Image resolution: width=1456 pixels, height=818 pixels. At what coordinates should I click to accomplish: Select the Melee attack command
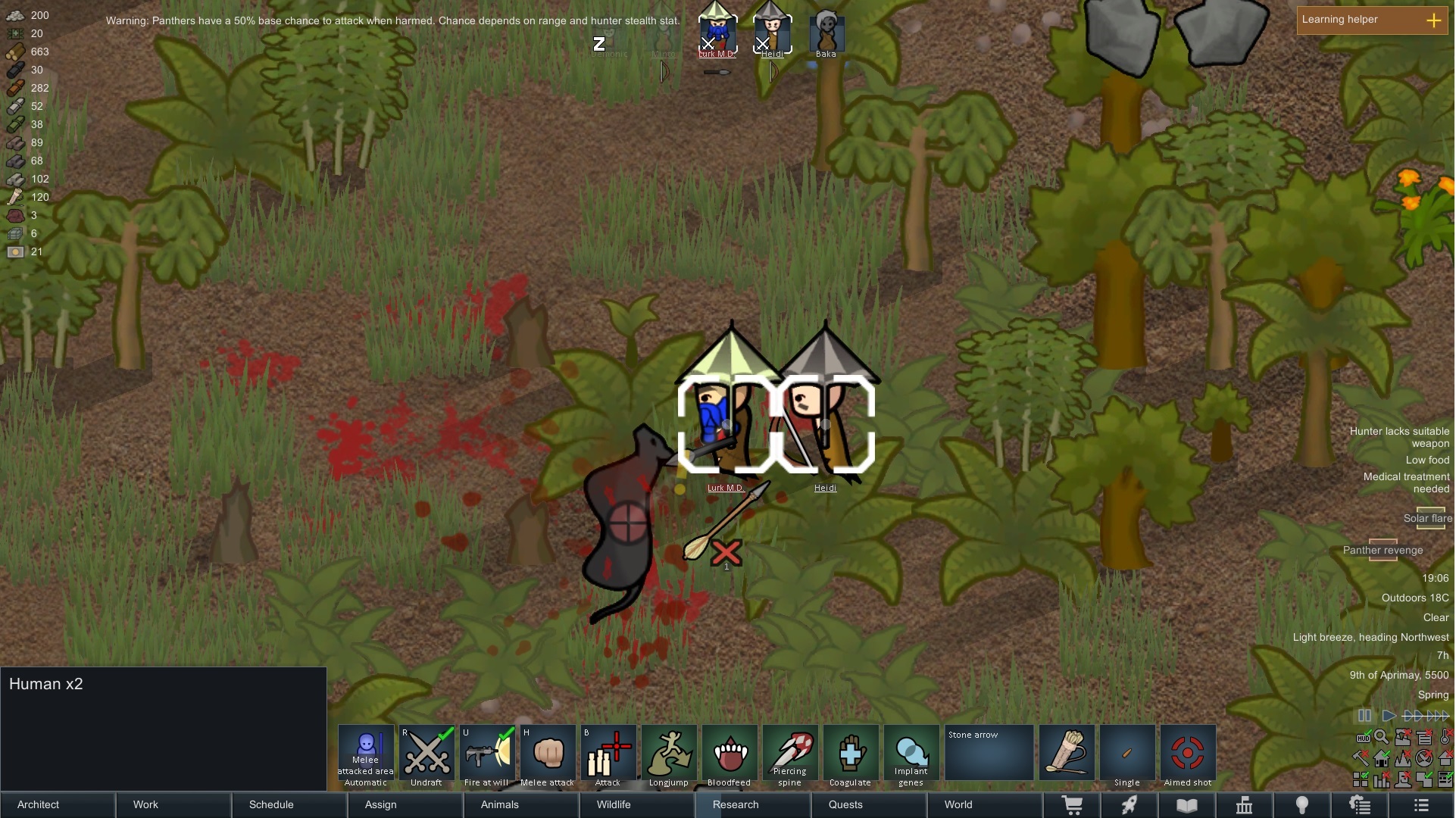[x=548, y=755]
